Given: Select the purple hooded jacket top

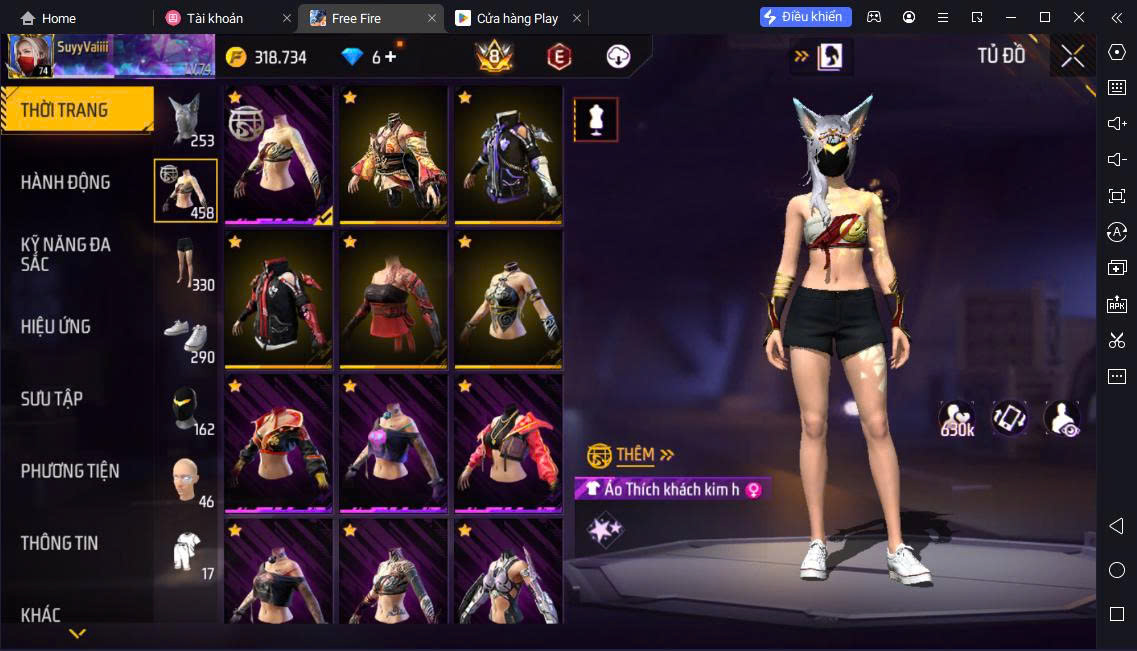Looking at the screenshot, I should [x=508, y=155].
